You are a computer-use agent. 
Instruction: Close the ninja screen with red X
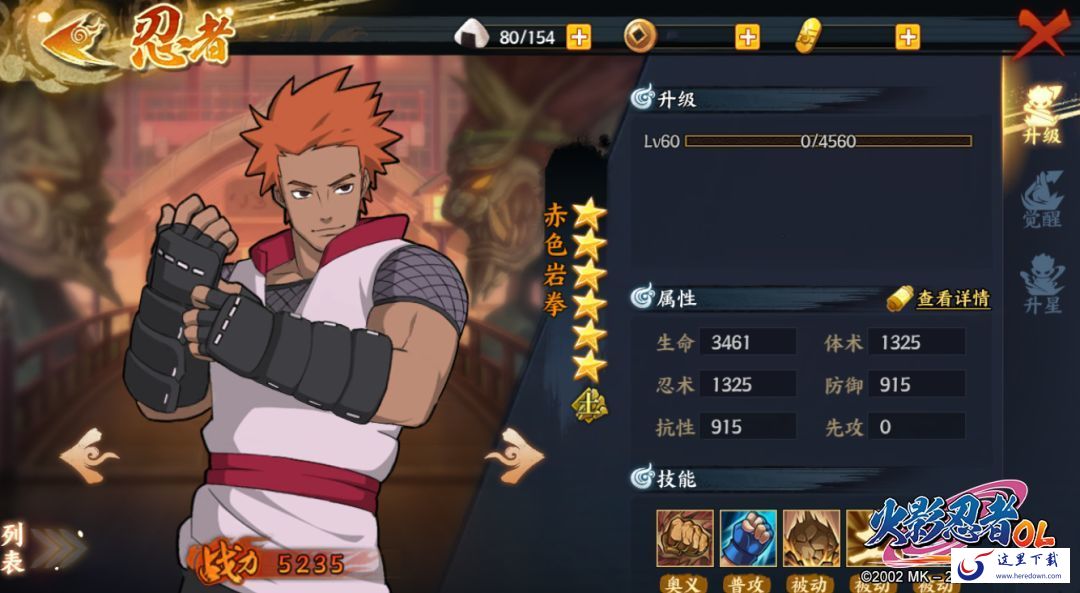click(x=1042, y=36)
